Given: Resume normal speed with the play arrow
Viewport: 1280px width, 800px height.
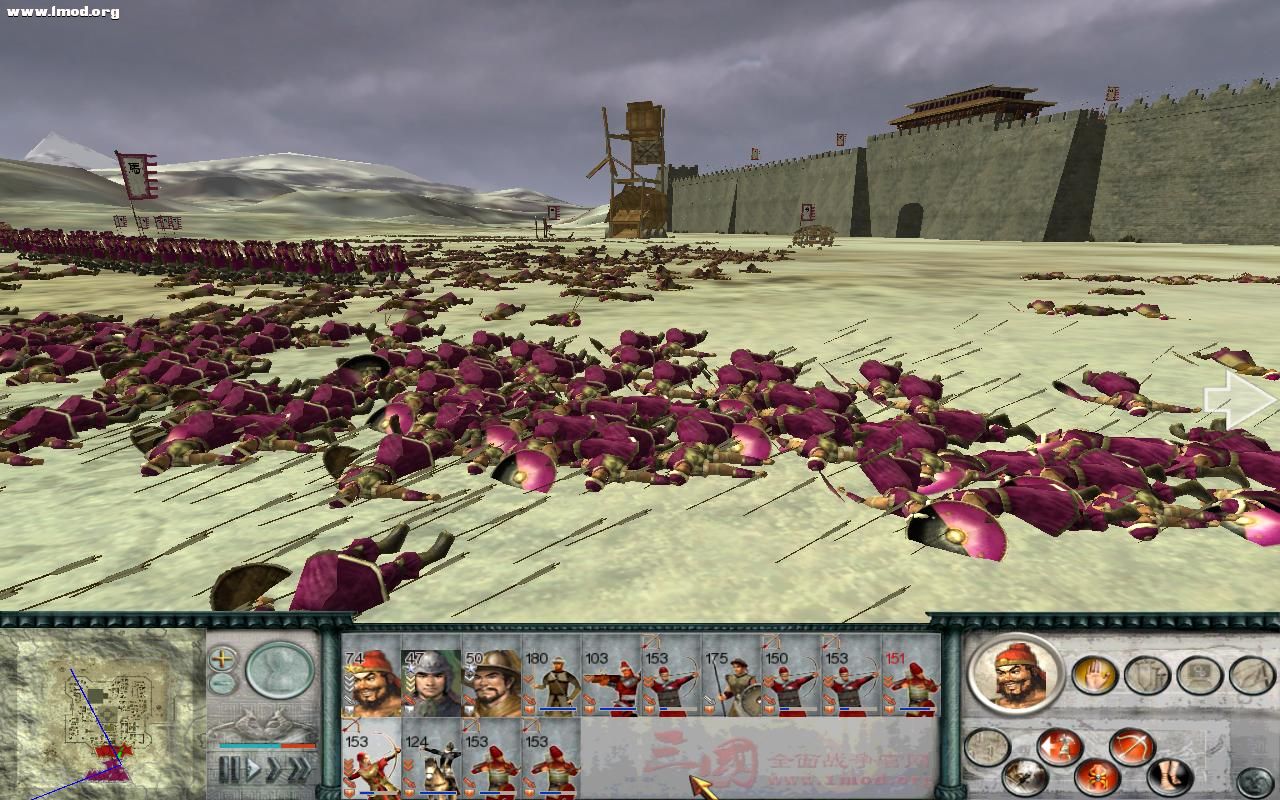Looking at the screenshot, I should coord(254,768).
